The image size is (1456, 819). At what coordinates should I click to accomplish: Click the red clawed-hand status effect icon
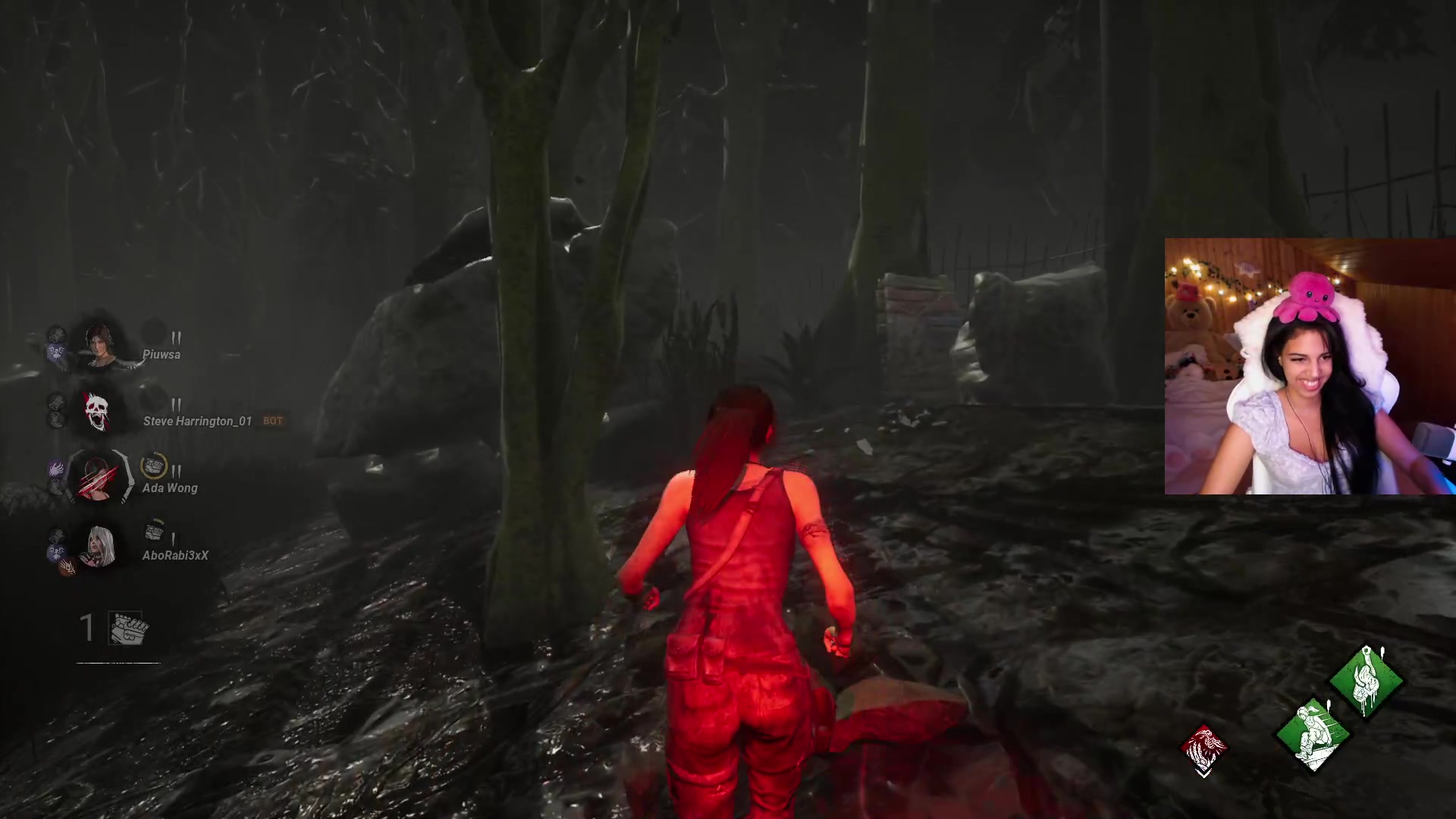pos(1203,749)
